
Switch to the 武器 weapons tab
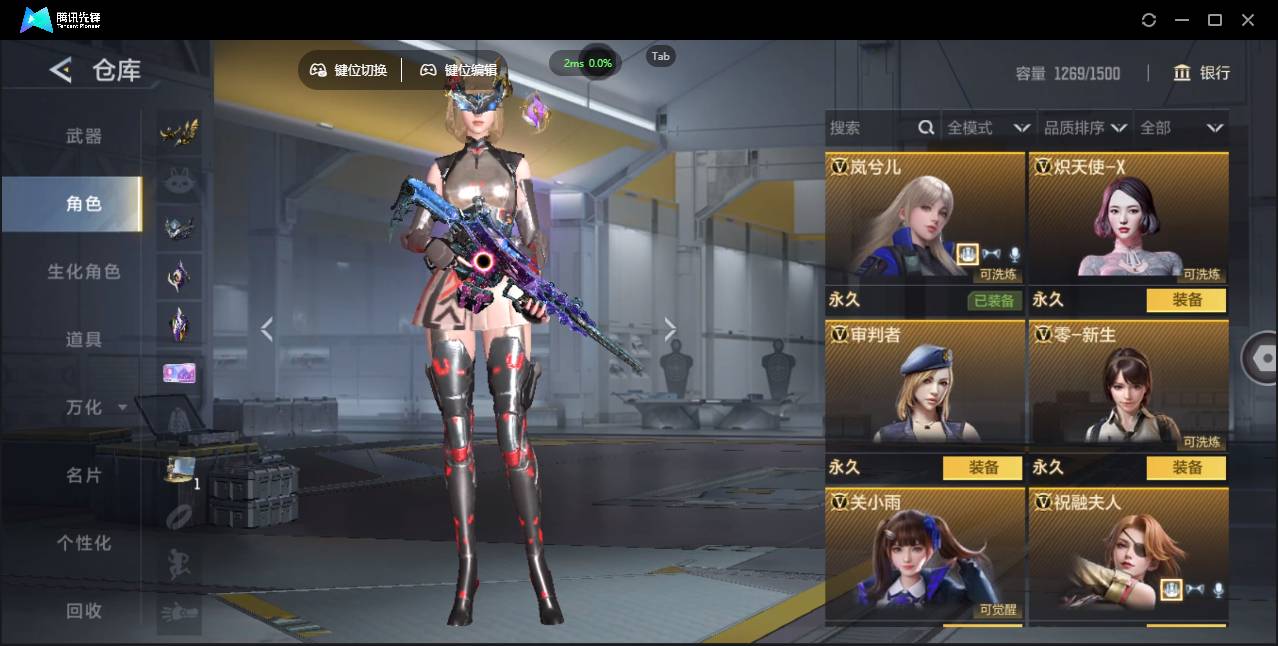coord(84,136)
